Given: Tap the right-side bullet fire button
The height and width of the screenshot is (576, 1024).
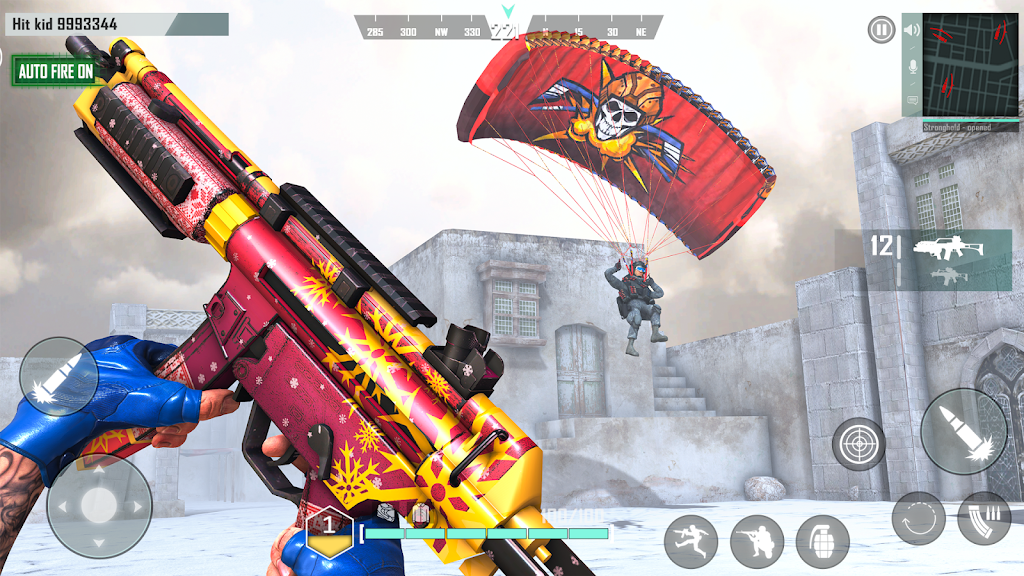Looking at the screenshot, I should coord(963,431).
